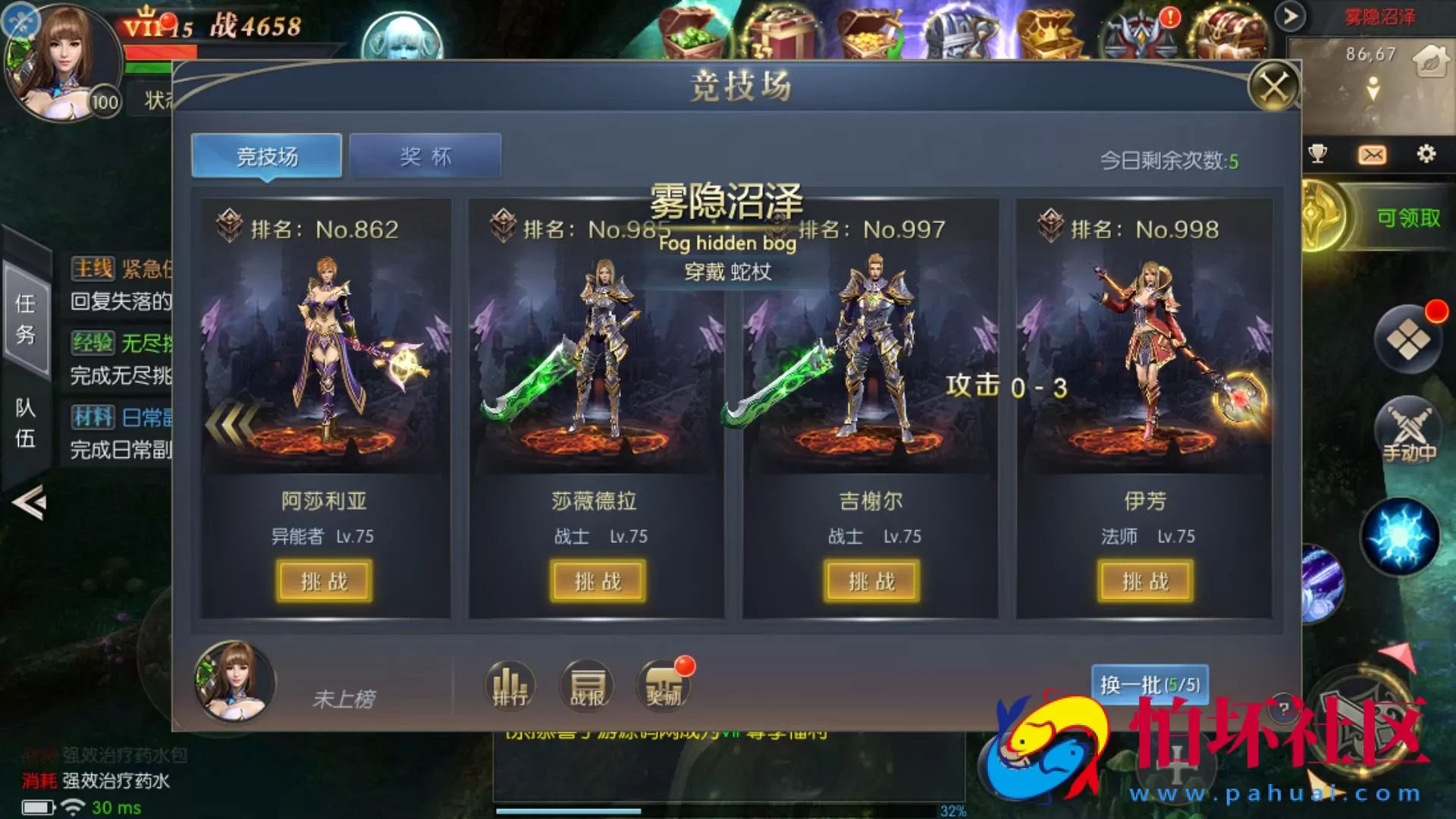Image resolution: width=1456 pixels, height=819 pixels.
Task: Switch to the 奖杯 tab
Action: pyautogui.click(x=425, y=155)
